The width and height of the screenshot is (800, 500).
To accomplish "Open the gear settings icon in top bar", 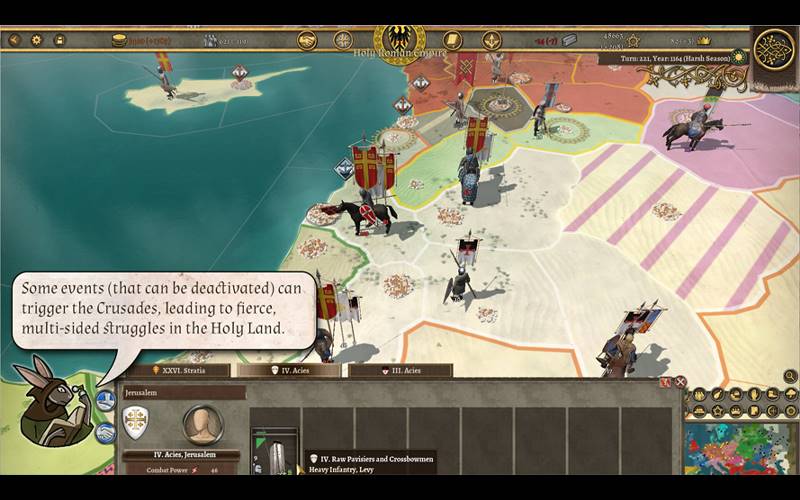I will pos(37,40).
